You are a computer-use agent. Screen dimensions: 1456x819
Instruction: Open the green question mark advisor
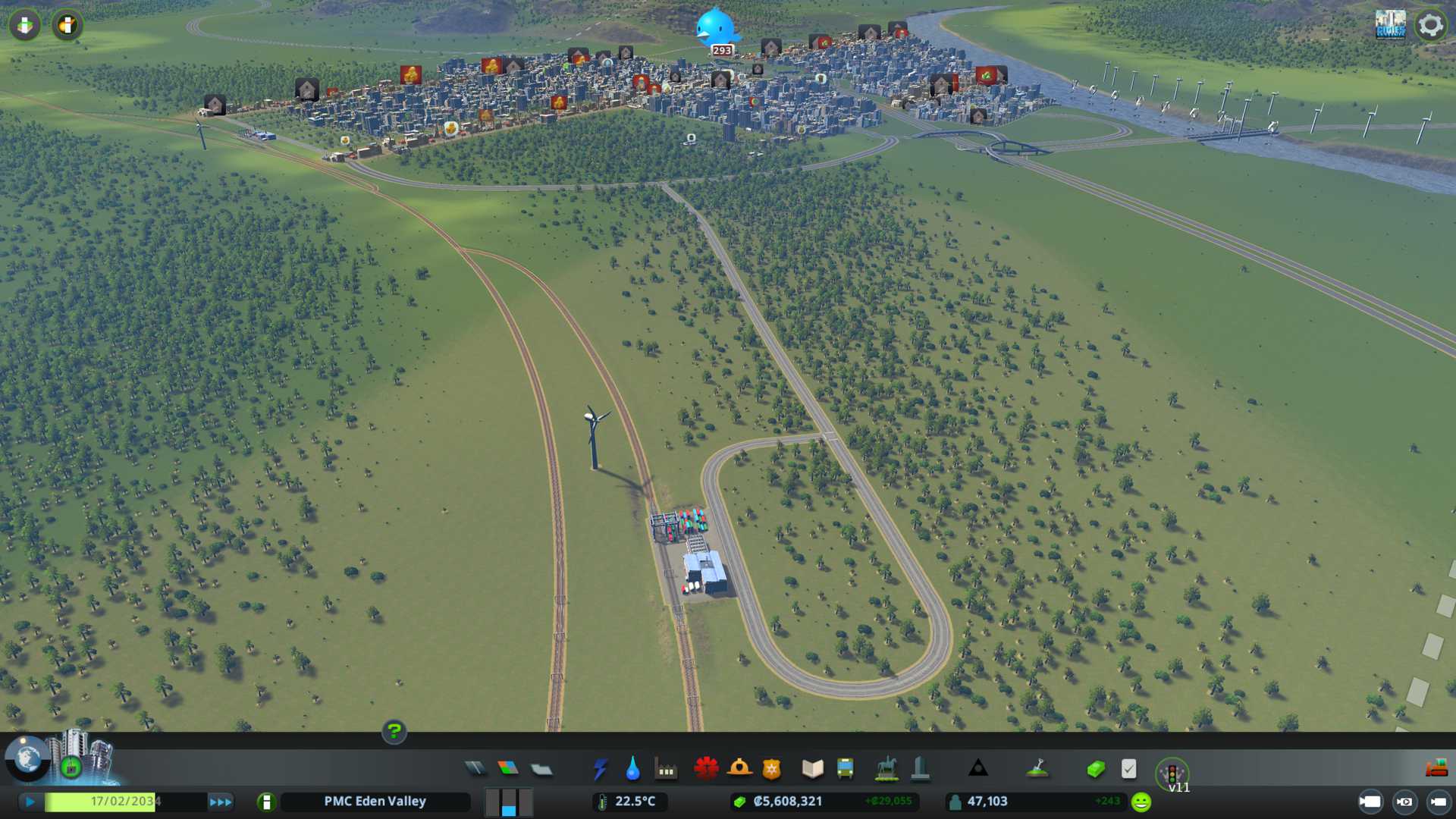[394, 731]
